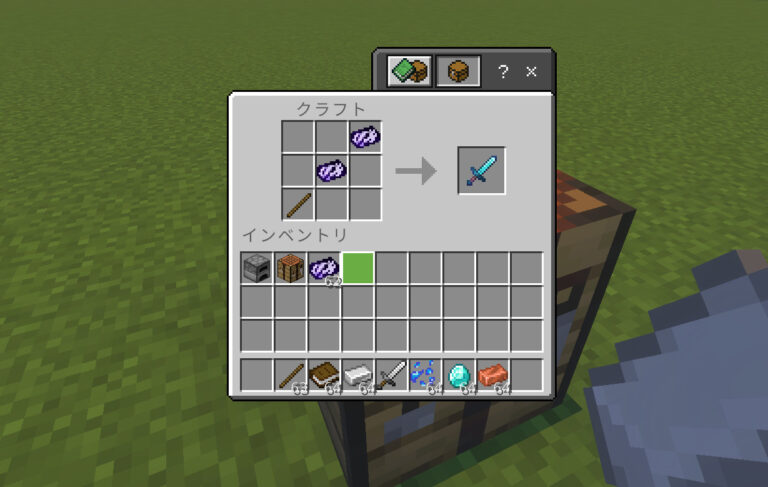This screenshot has width=768, height=487.
Task: Switch to the chest-only inventory tab
Action: tap(458, 71)
